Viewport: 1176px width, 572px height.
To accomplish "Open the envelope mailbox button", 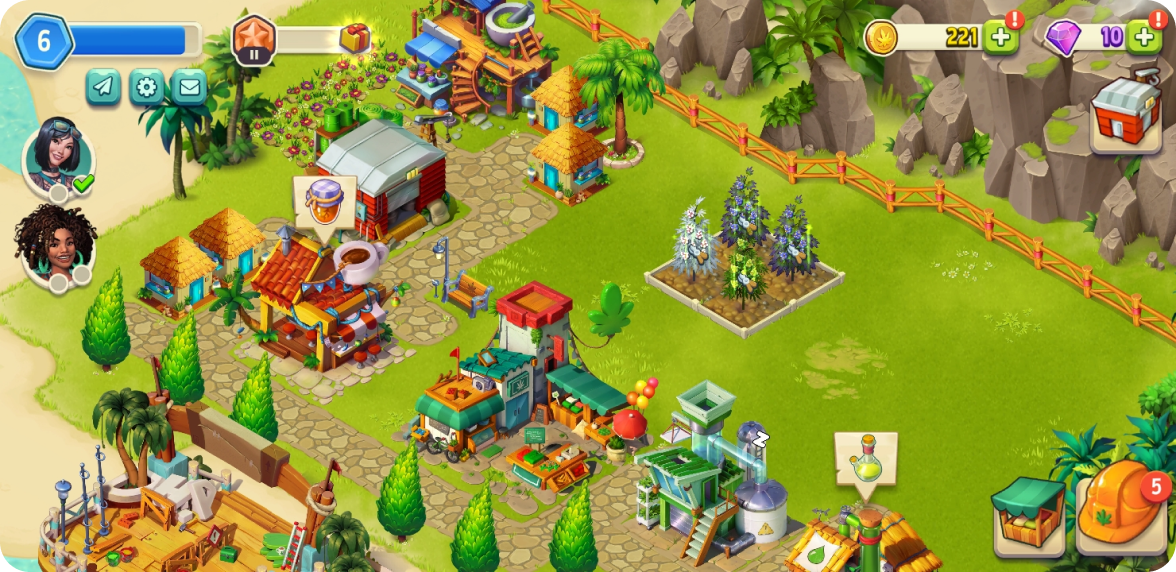I will pyautogui.click(x=189, y=88).
